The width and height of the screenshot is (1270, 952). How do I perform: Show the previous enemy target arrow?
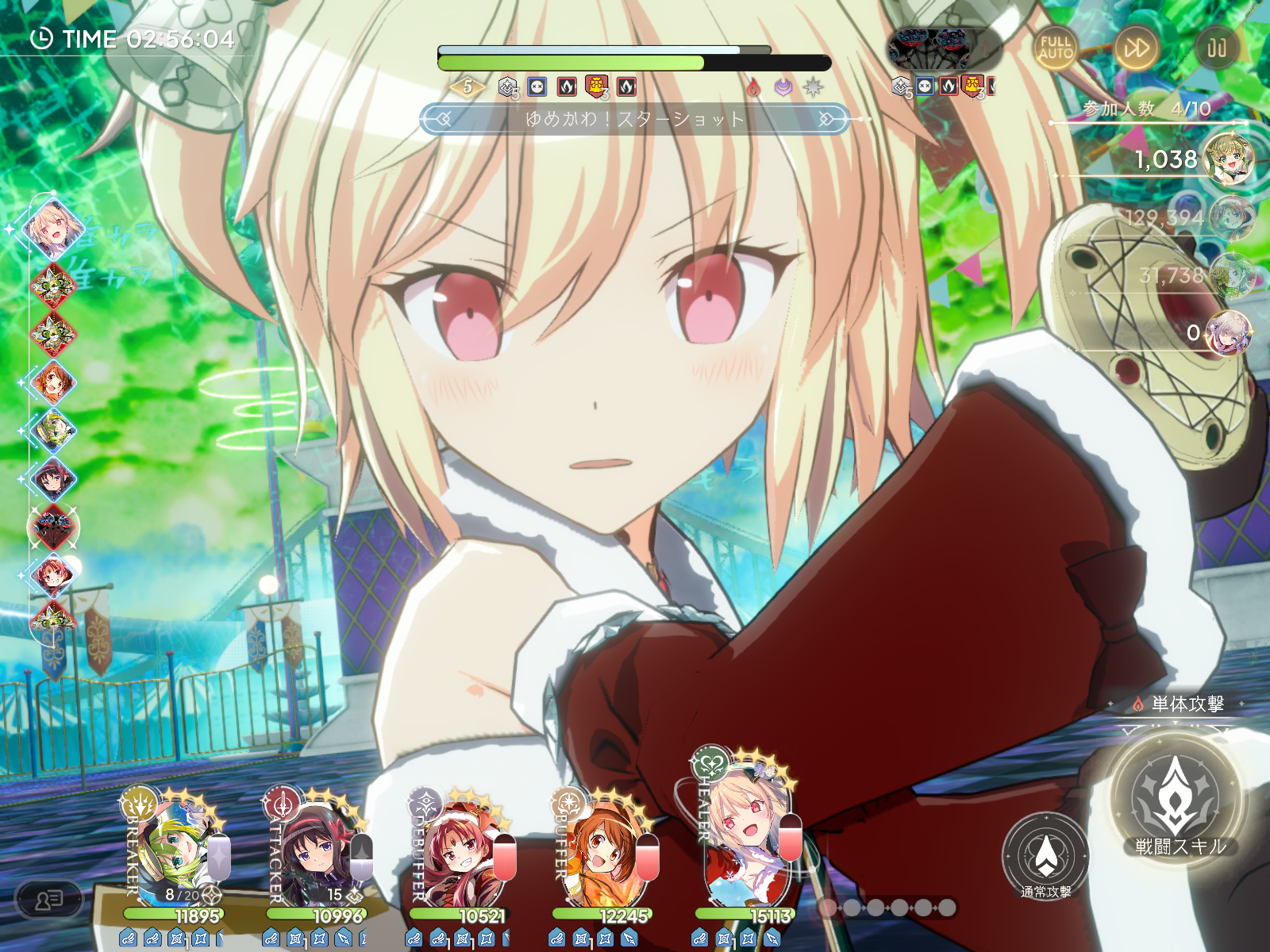click(441, 119)
